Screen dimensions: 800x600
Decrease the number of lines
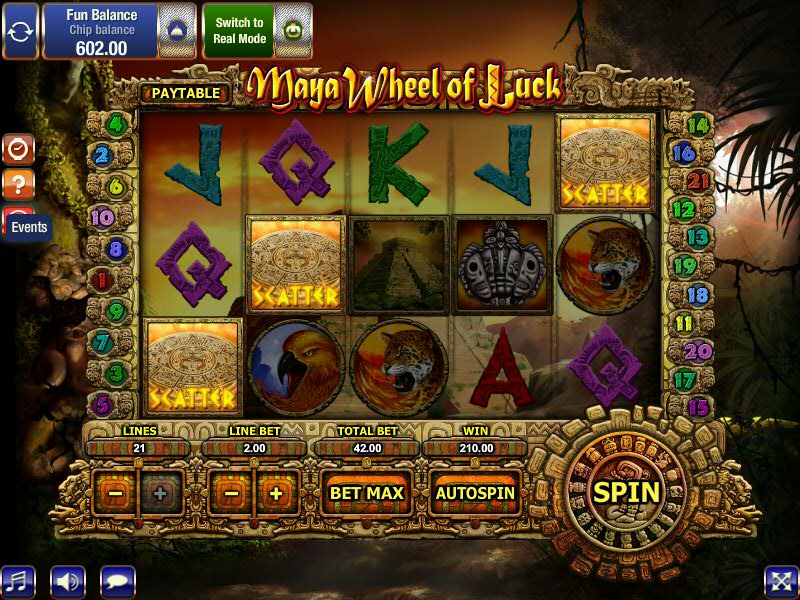pyautogui.click(x=116, y=494)
